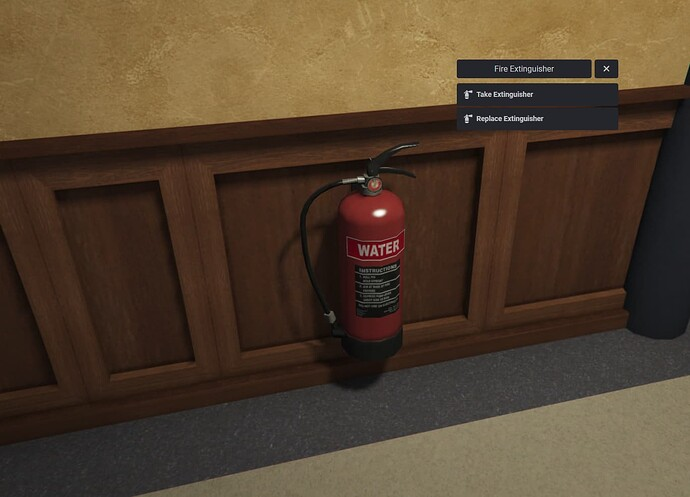
Task: Close the Fire Extinguisher menu
Action: pyautogui.click(x=606, y=69)
